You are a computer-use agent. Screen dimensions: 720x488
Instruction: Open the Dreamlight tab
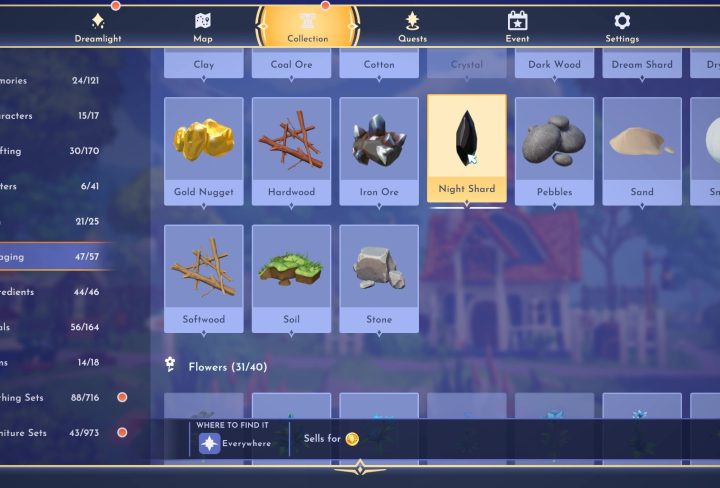[97, 27]
